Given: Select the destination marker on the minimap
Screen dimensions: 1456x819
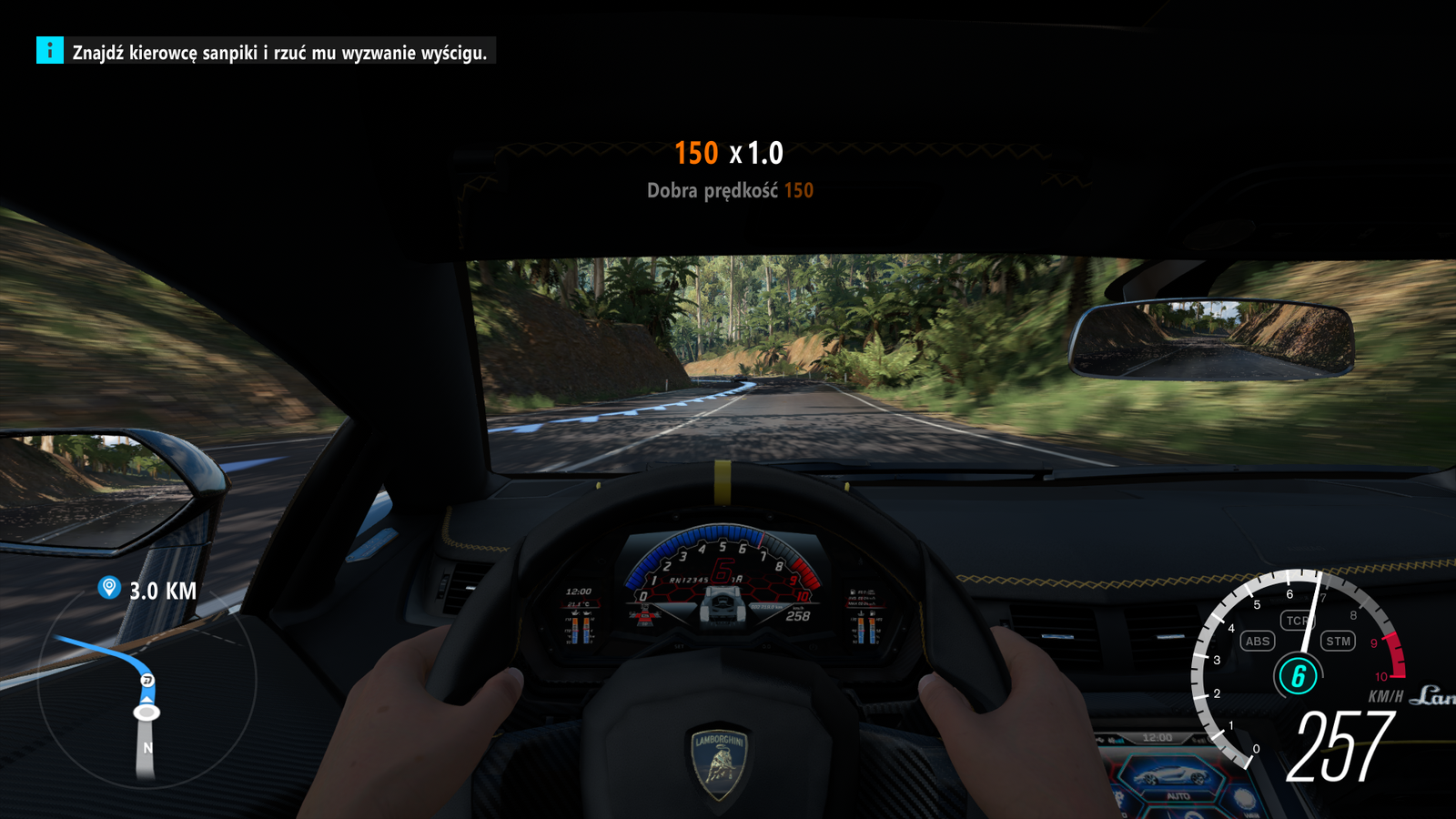Looking at the screenshot, I should coord(147,680).
